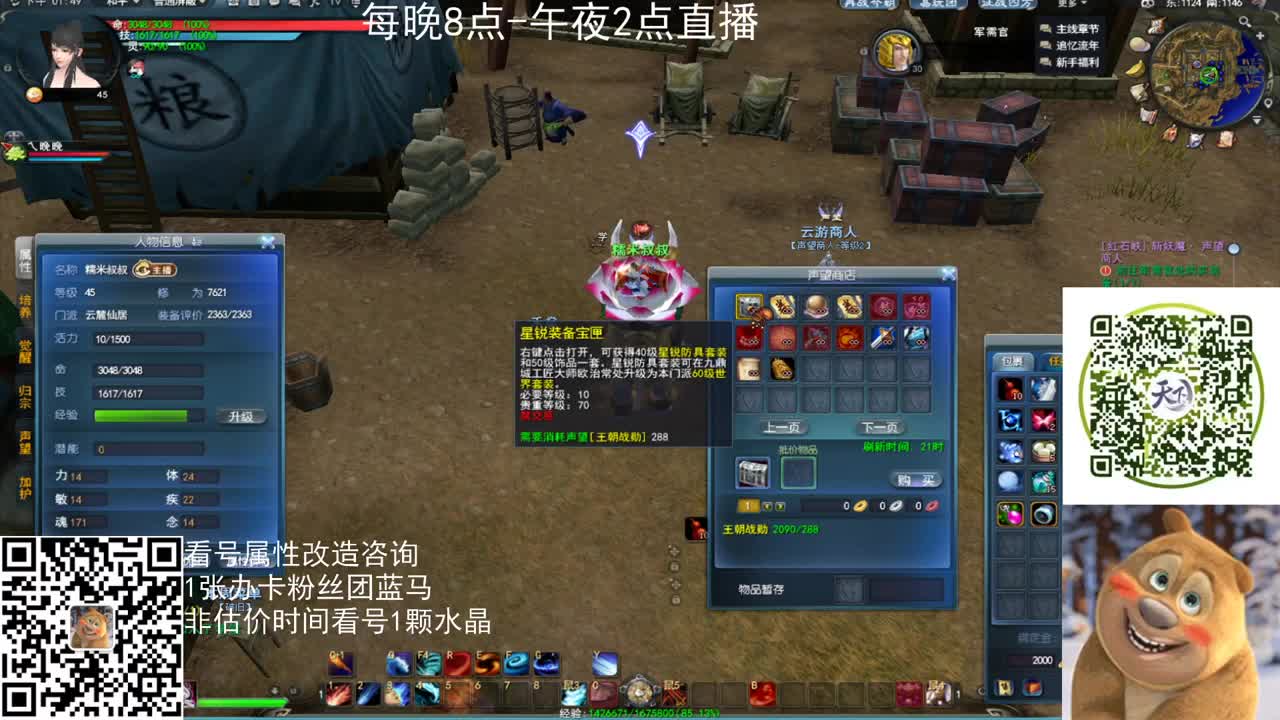Viewport: 1280px width, 720px height.
Task: Select the red skill icon on hotkey R
Action: pos(457,663)
